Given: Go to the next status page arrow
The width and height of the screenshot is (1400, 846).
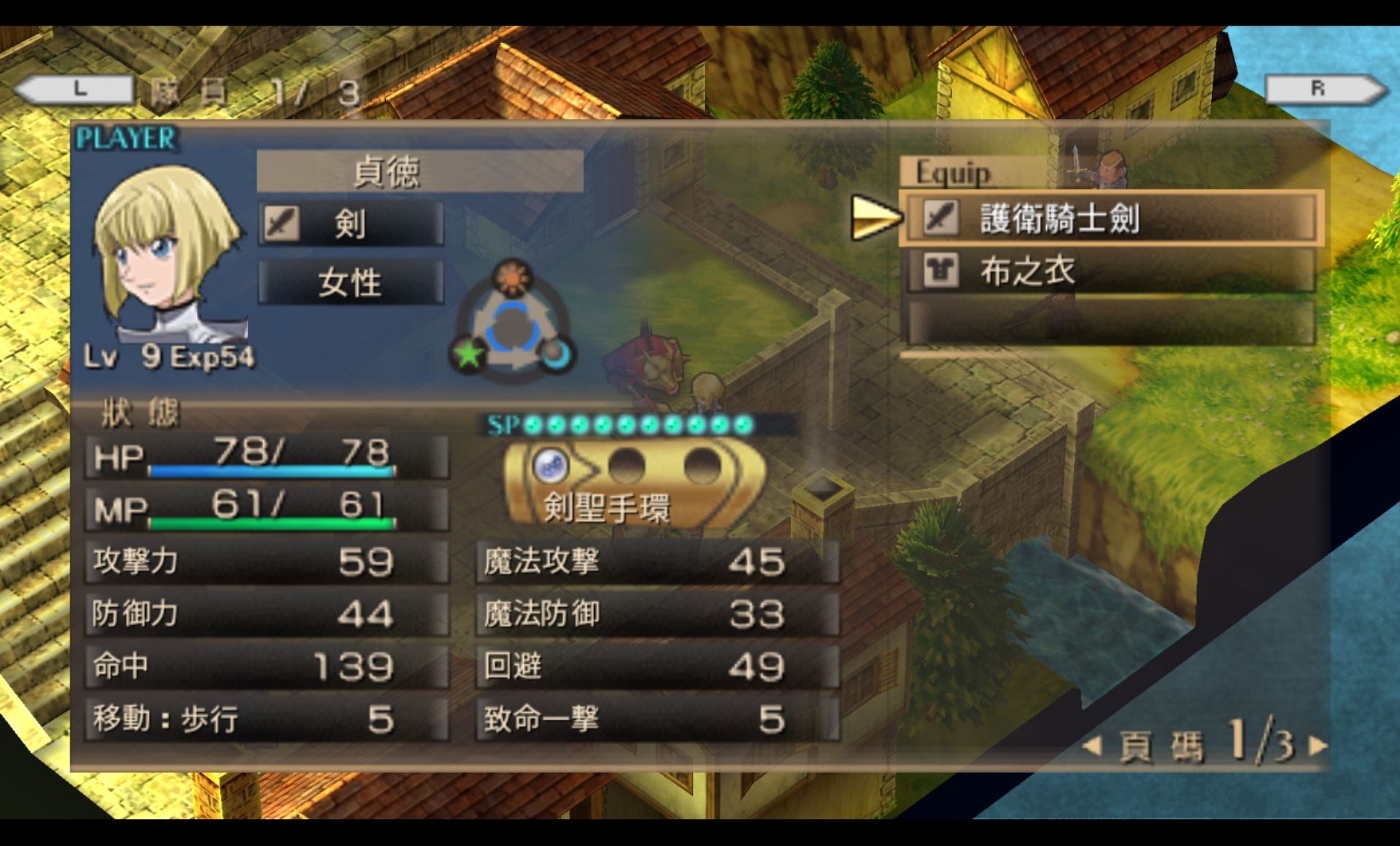Looking at the screenshot, I should [1318, 745].
